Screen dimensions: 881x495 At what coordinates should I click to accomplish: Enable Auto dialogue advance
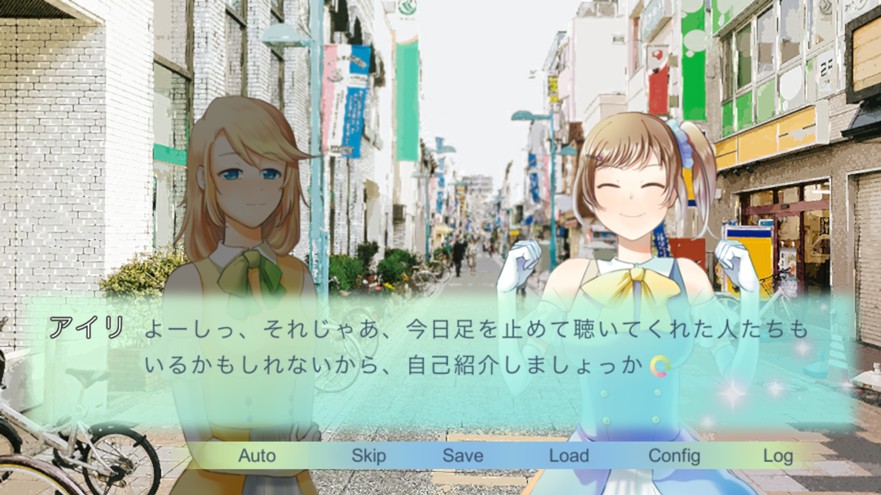click(257, 456)
